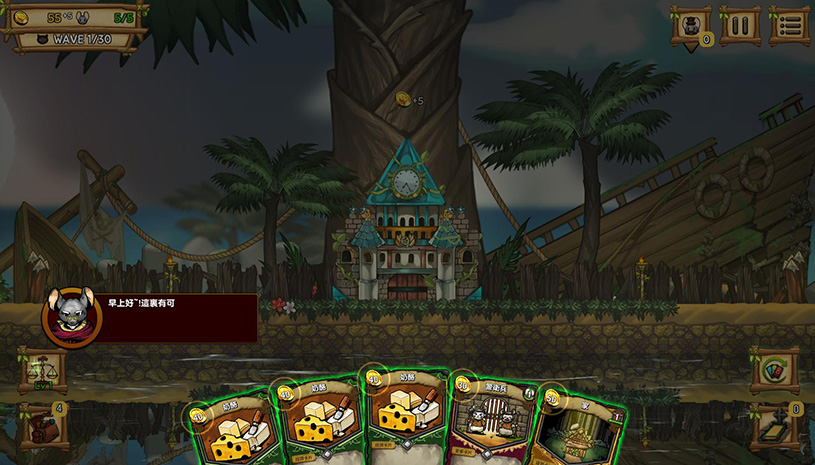Click the rat advisor's dialogue message

(x=178, y=317)
